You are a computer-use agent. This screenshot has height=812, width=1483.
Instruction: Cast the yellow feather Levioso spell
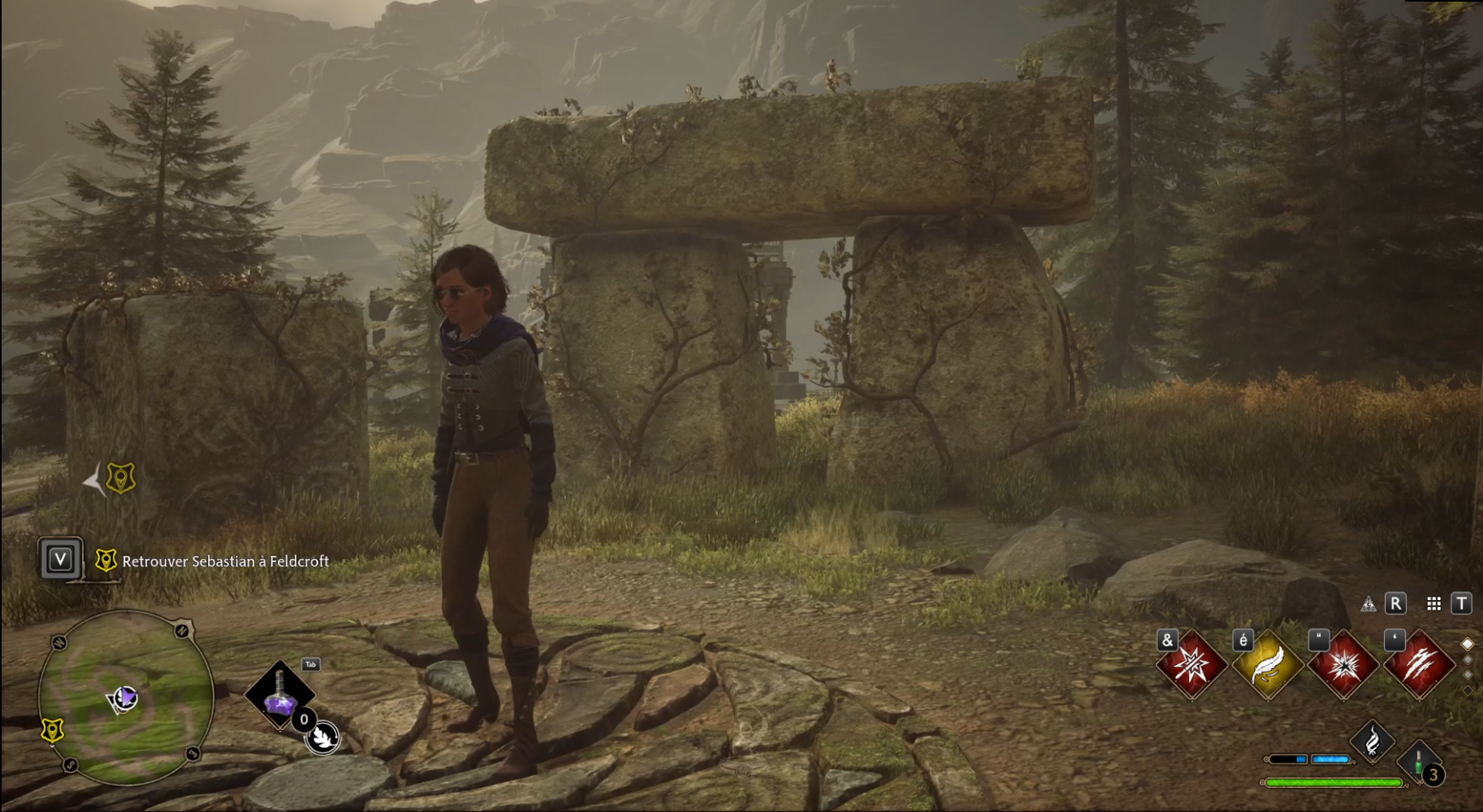pyautogui.click(x=1268, y=665)
